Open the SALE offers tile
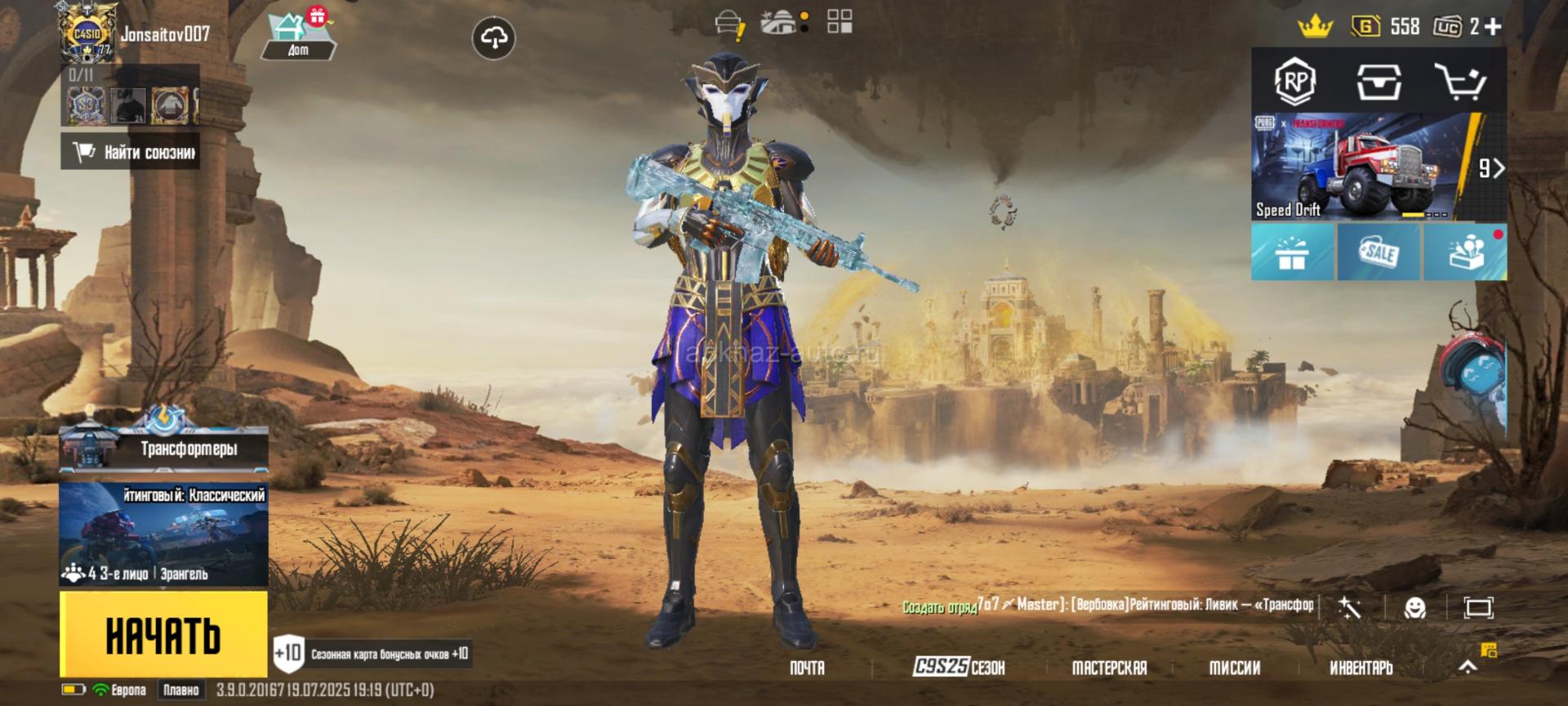Screen dimensions: 1568x706 [x=1379, y=252]
